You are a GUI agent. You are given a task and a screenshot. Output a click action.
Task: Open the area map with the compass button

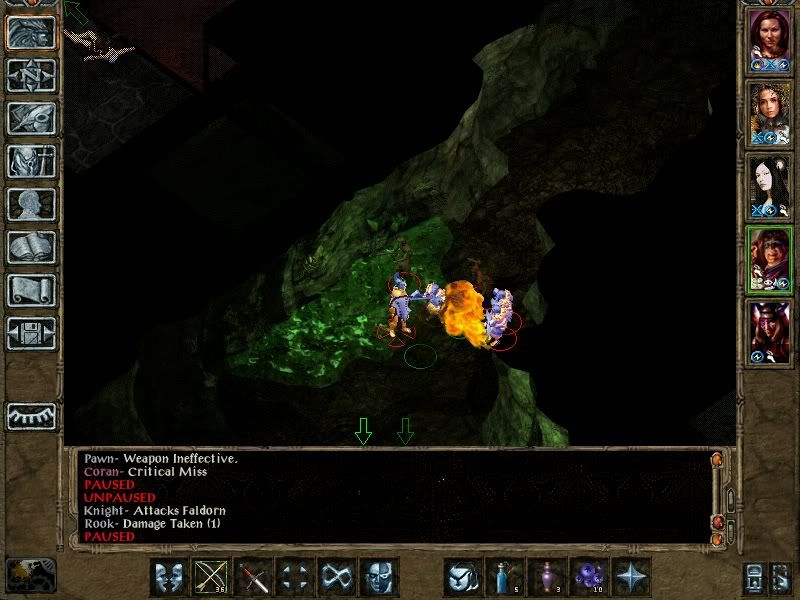click(x=31, y=75)
